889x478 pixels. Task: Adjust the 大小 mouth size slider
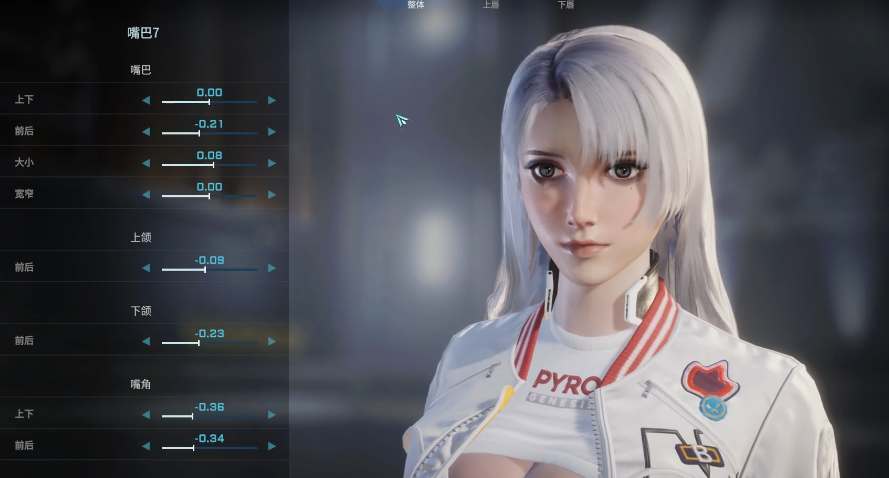pos(209,164)
